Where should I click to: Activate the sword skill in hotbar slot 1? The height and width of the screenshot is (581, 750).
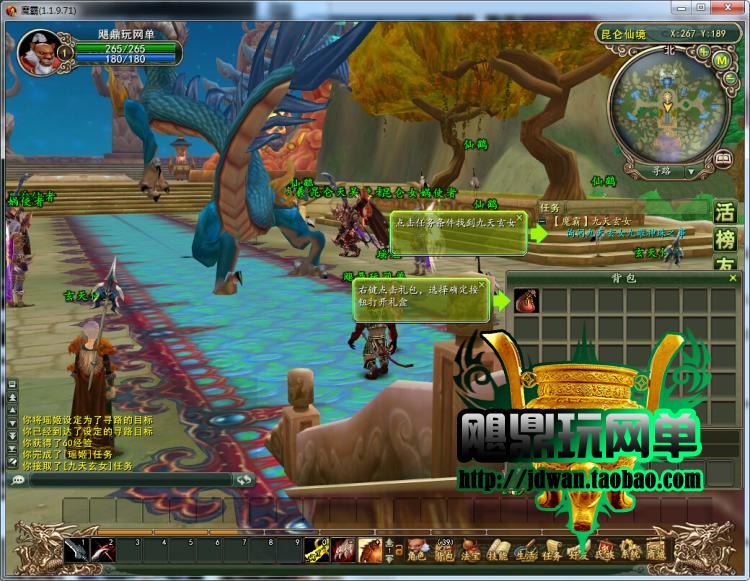[x=78, y=549]
